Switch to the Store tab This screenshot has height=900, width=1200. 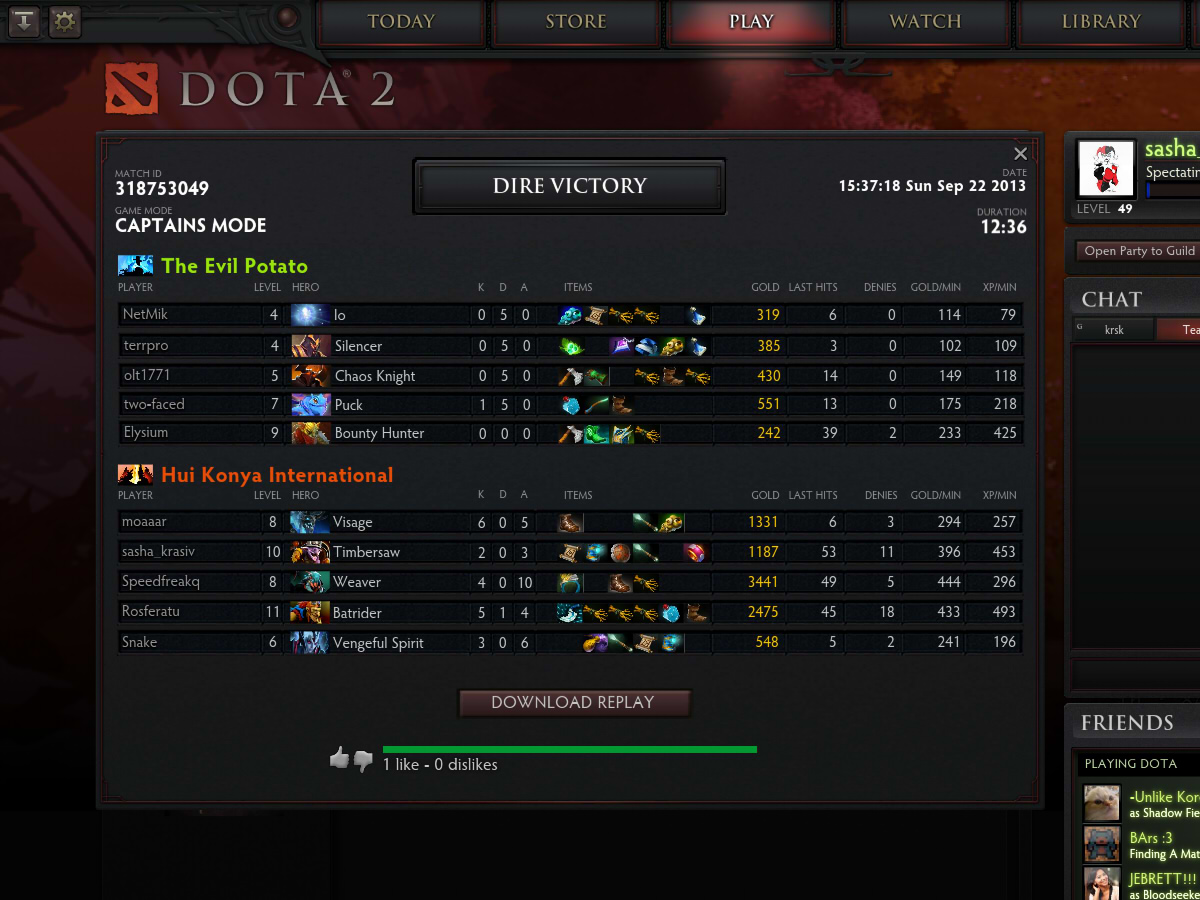576,22
